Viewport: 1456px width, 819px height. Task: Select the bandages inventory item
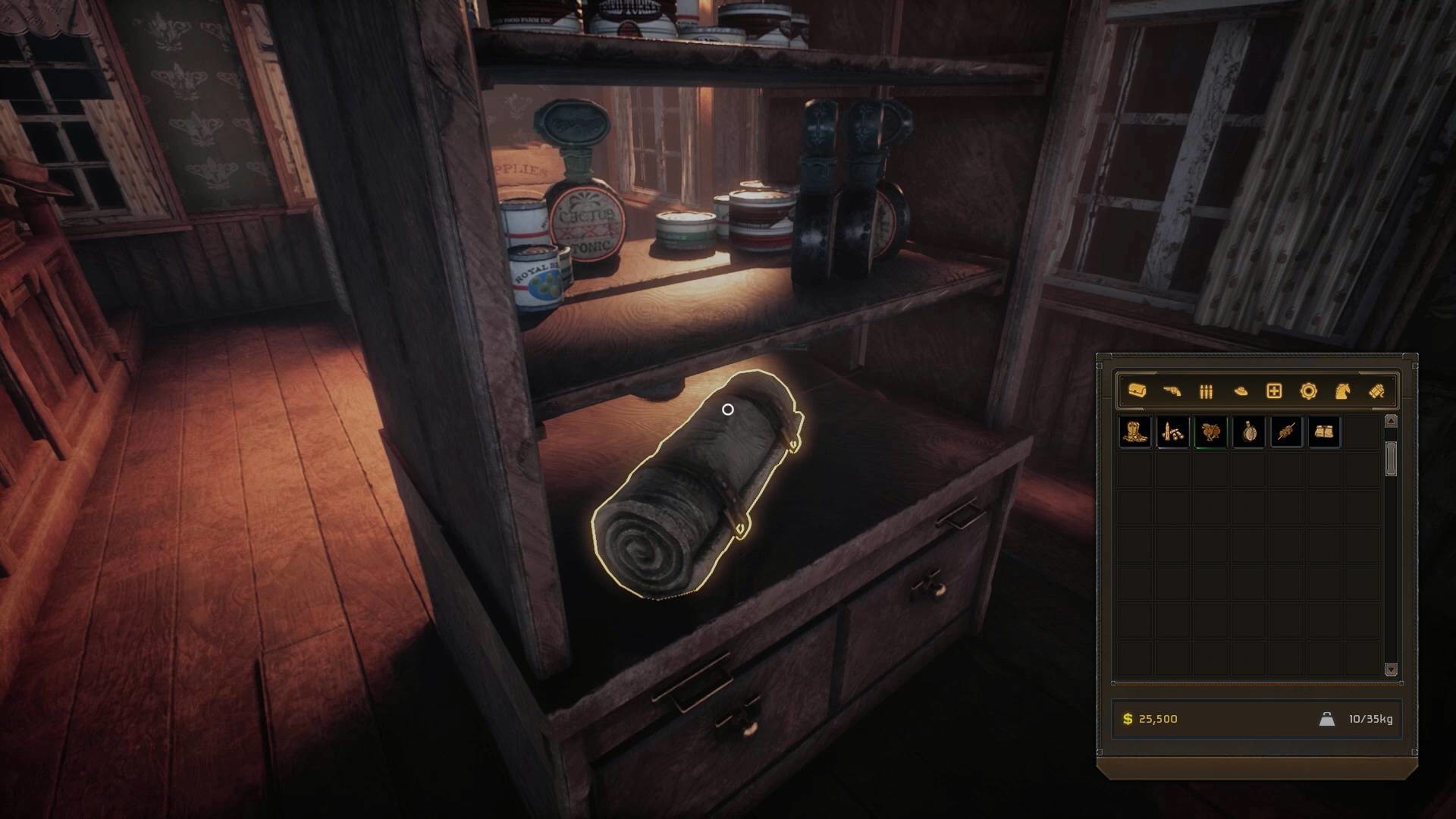pyautogui.click(x=1325, y=432)
